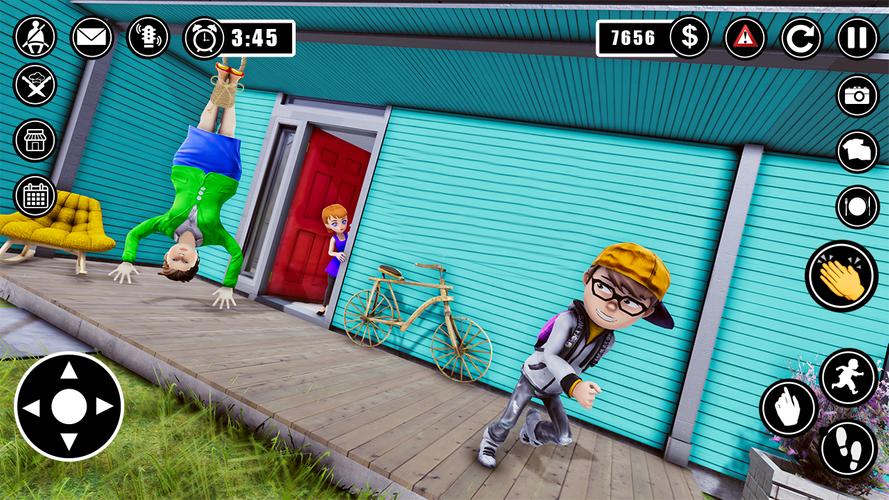The width and height of the screenshot is (889, 500).
Task: Open the shop storefront icon
Action: coord(35,140)
